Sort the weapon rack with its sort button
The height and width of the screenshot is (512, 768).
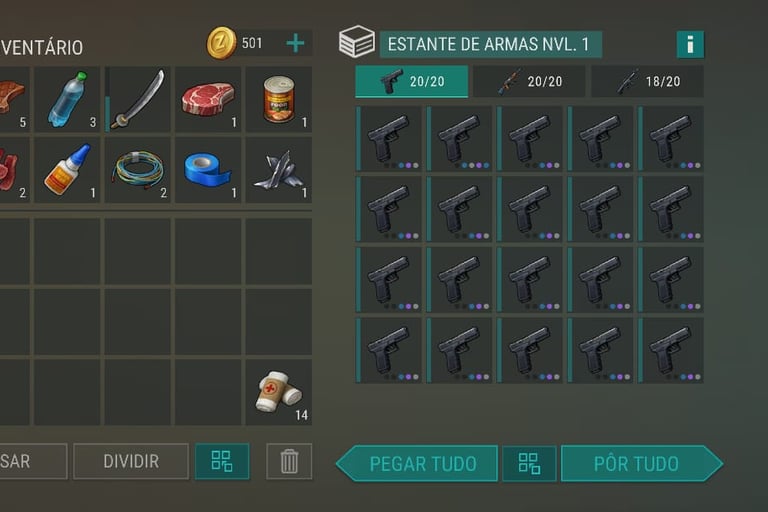point(529,463)
